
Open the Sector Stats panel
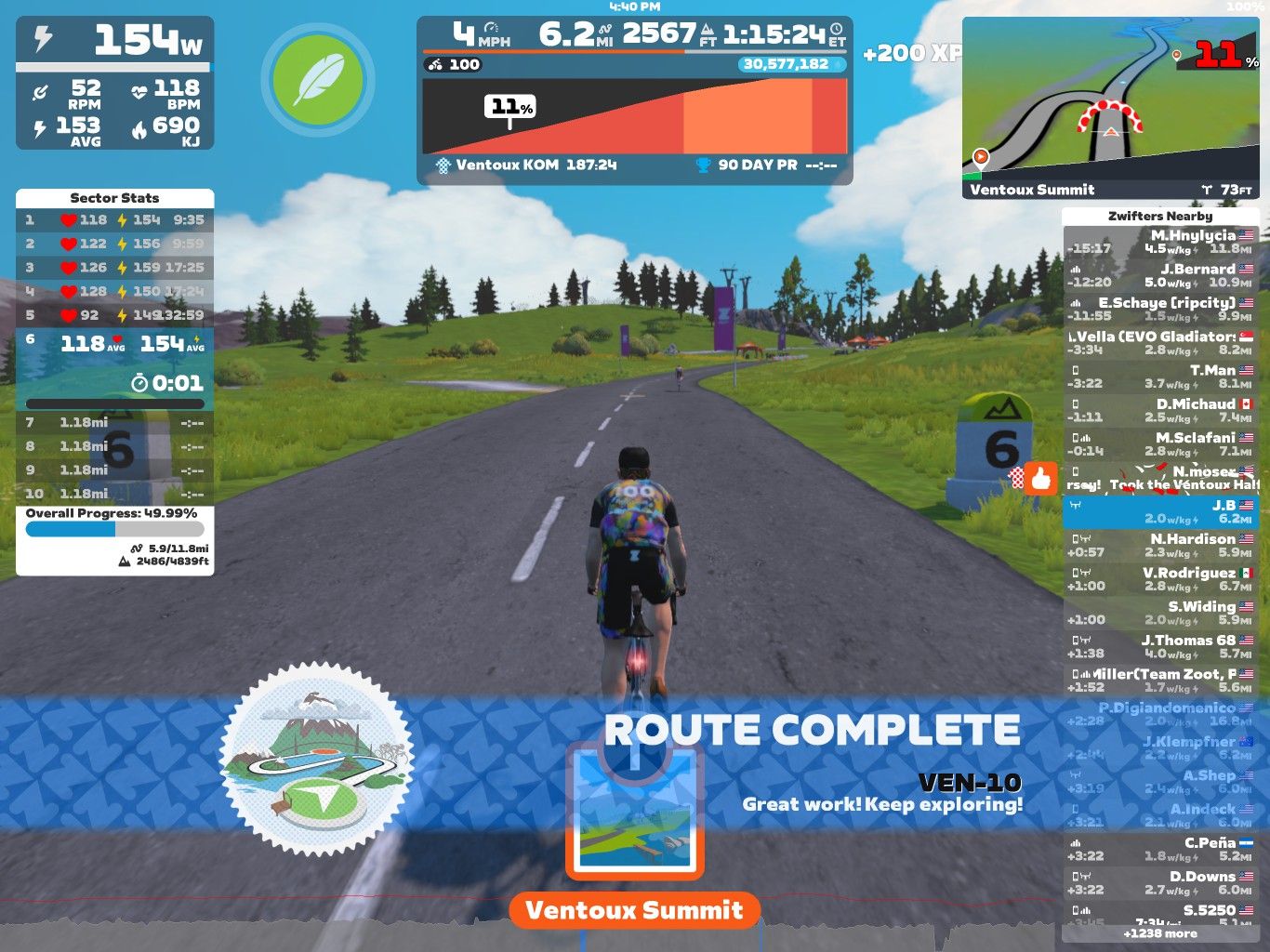[x=114, y=198]
